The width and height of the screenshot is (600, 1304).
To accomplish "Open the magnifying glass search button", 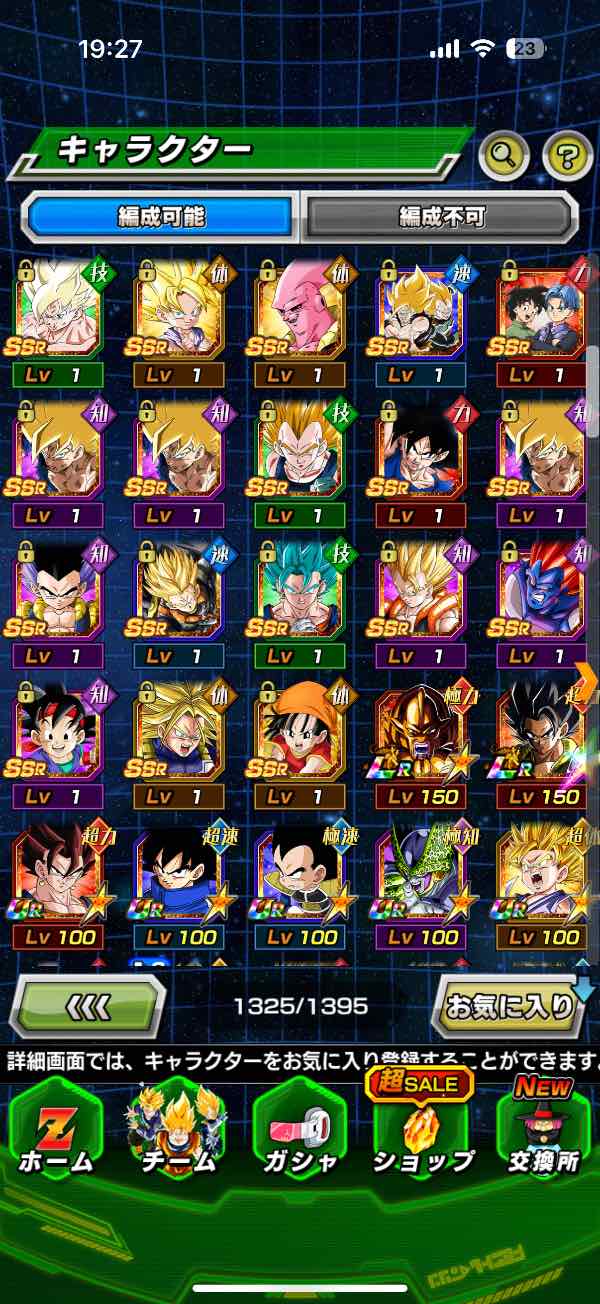I will click(503, 154).
